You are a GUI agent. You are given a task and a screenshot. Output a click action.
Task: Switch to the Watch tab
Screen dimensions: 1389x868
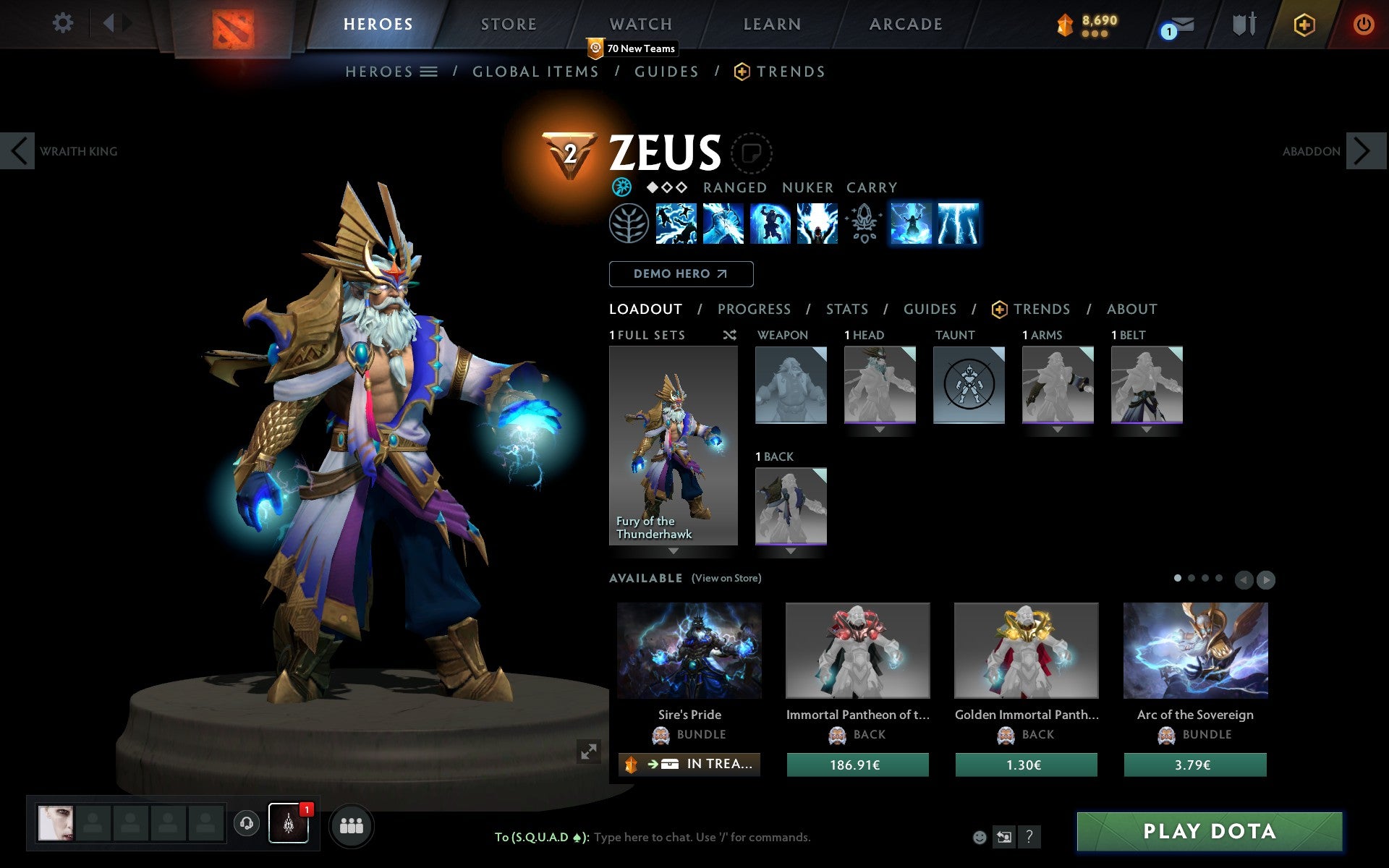641,25
